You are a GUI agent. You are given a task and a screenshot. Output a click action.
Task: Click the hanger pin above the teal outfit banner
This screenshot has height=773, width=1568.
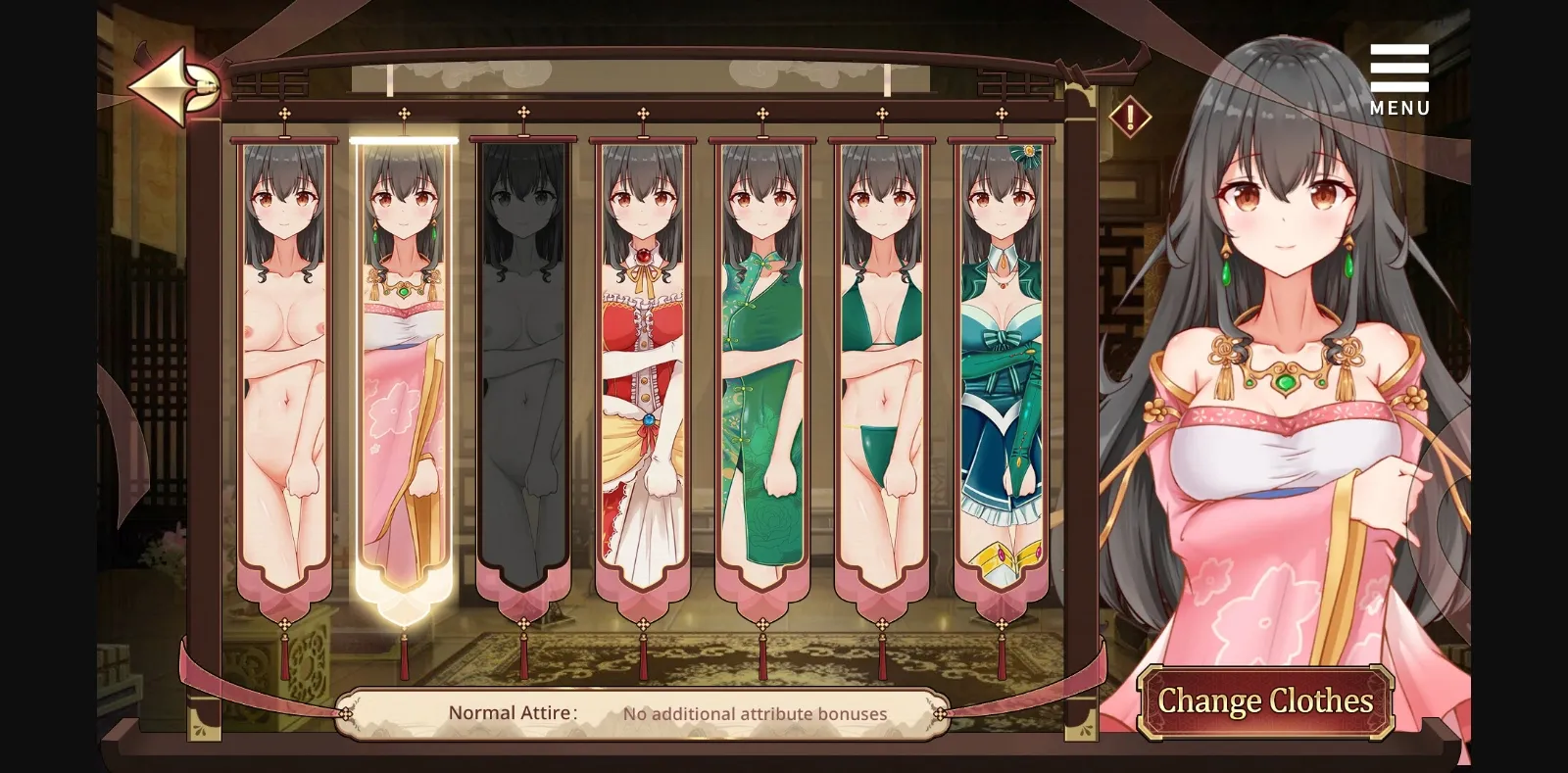pyautogui.click(x=1001, y=115)
